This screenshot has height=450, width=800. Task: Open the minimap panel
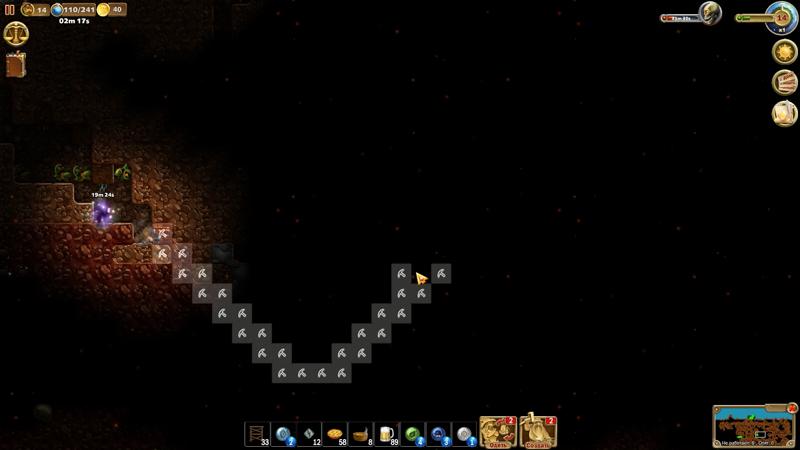click(x=753, y=427)
